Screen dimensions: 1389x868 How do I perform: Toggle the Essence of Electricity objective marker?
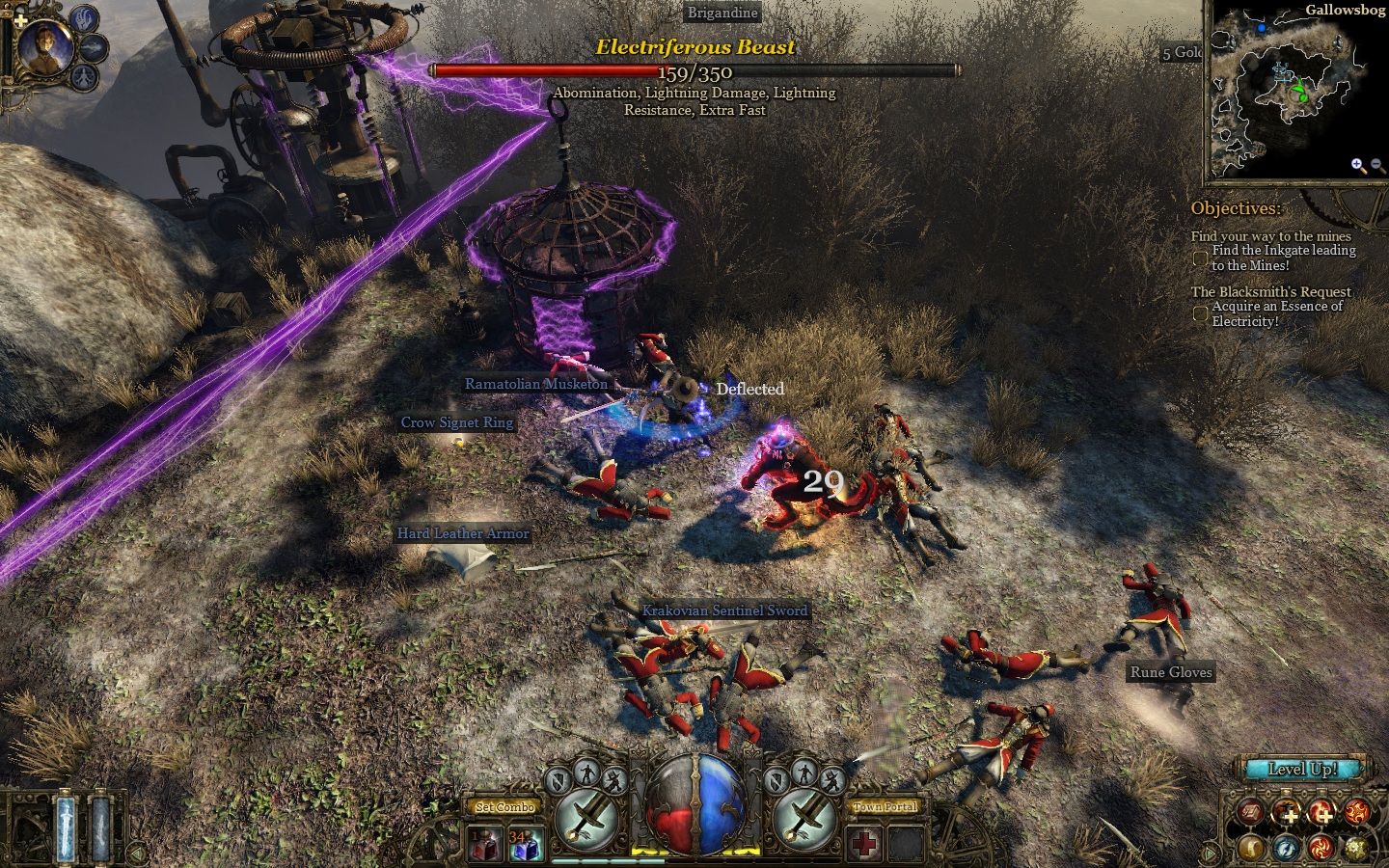[x=1201, y=313]
